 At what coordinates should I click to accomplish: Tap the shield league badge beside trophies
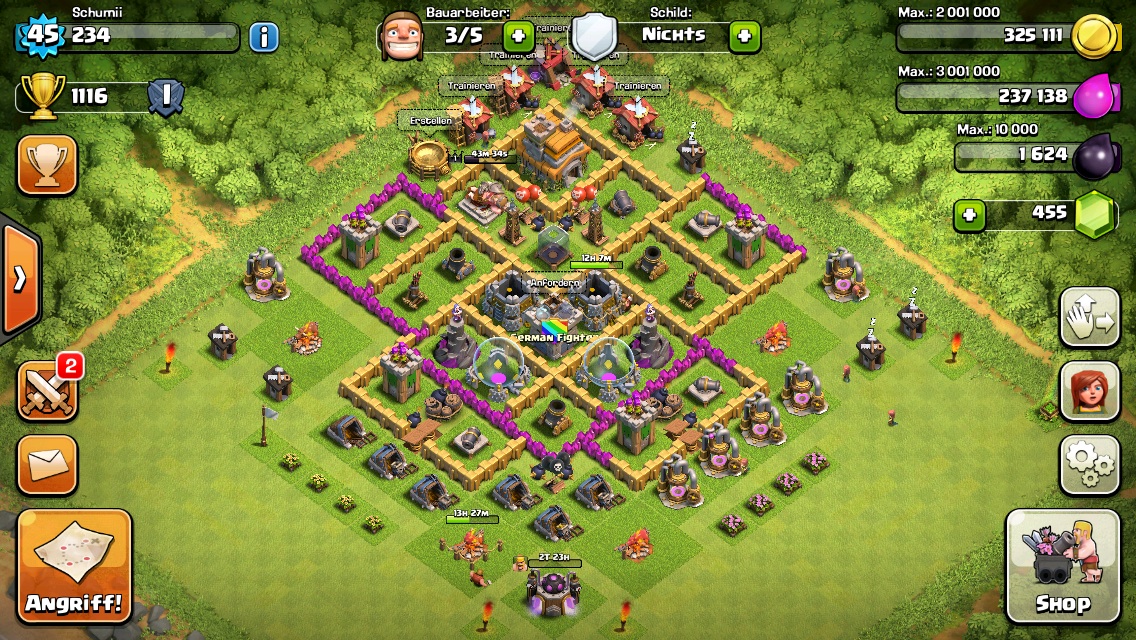[x=165, y=97]
